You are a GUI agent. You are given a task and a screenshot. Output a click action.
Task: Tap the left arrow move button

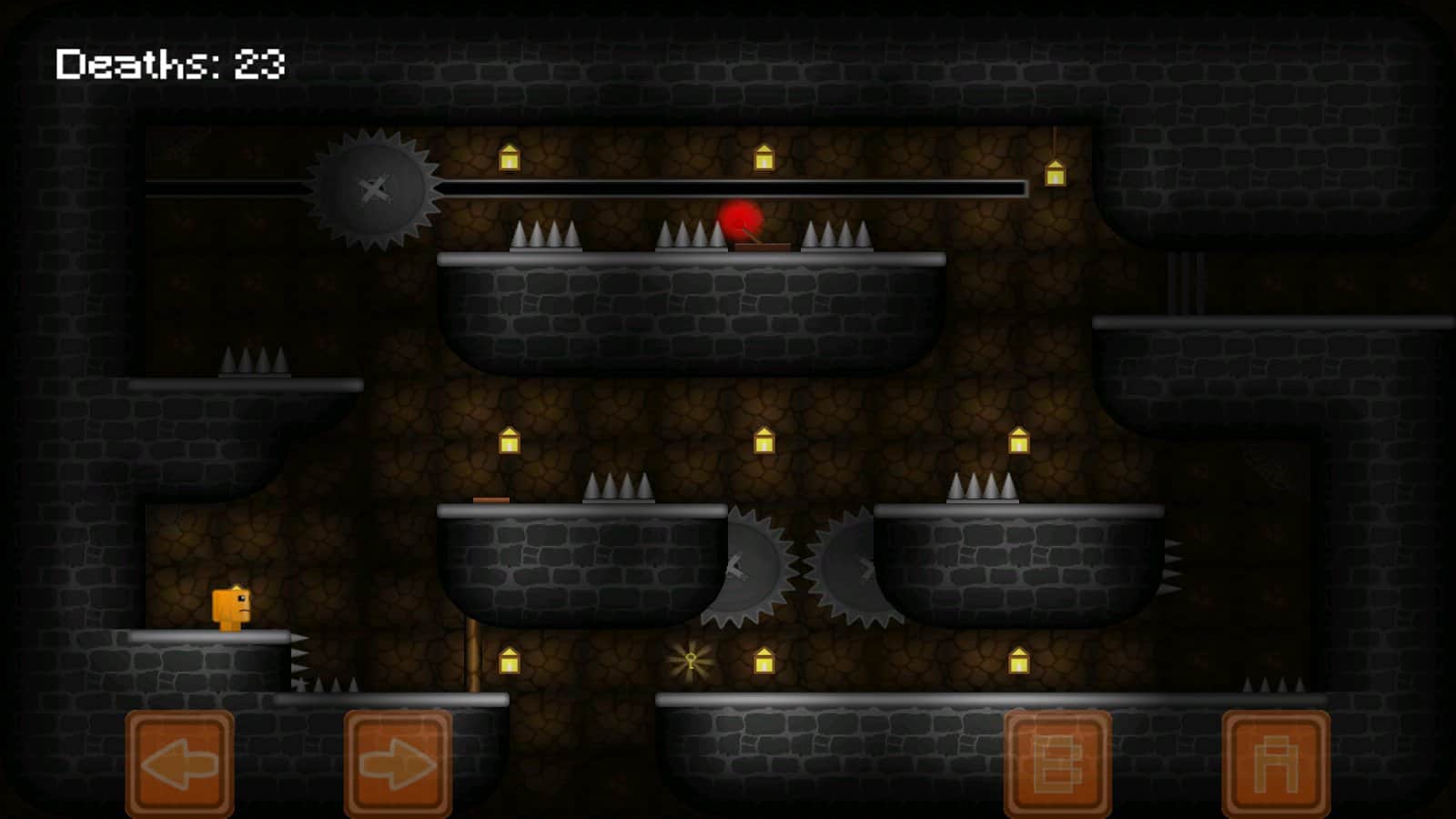(x=180, y=763)
